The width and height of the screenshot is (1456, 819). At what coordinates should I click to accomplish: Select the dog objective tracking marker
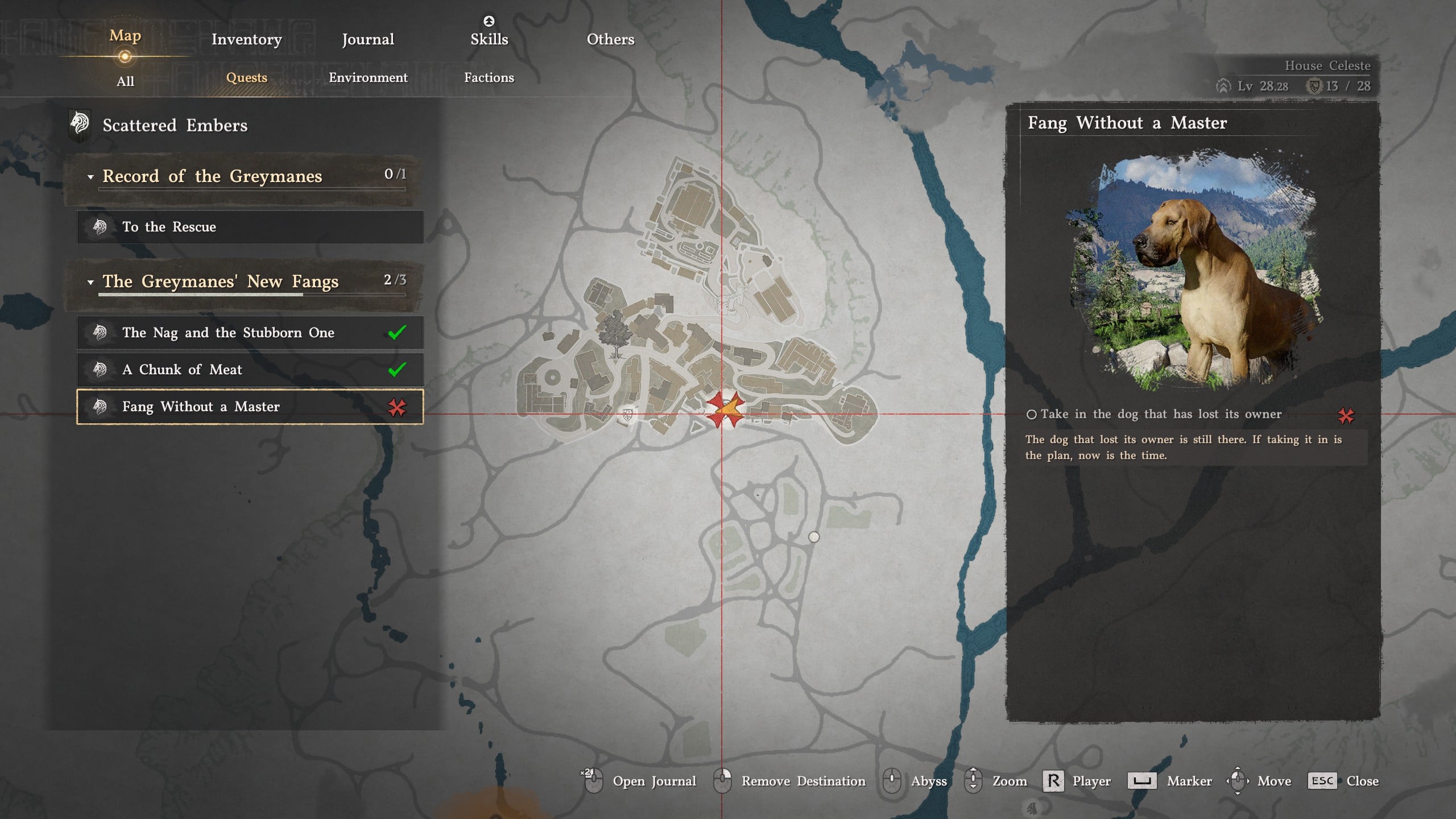(x=1346, y=416)
